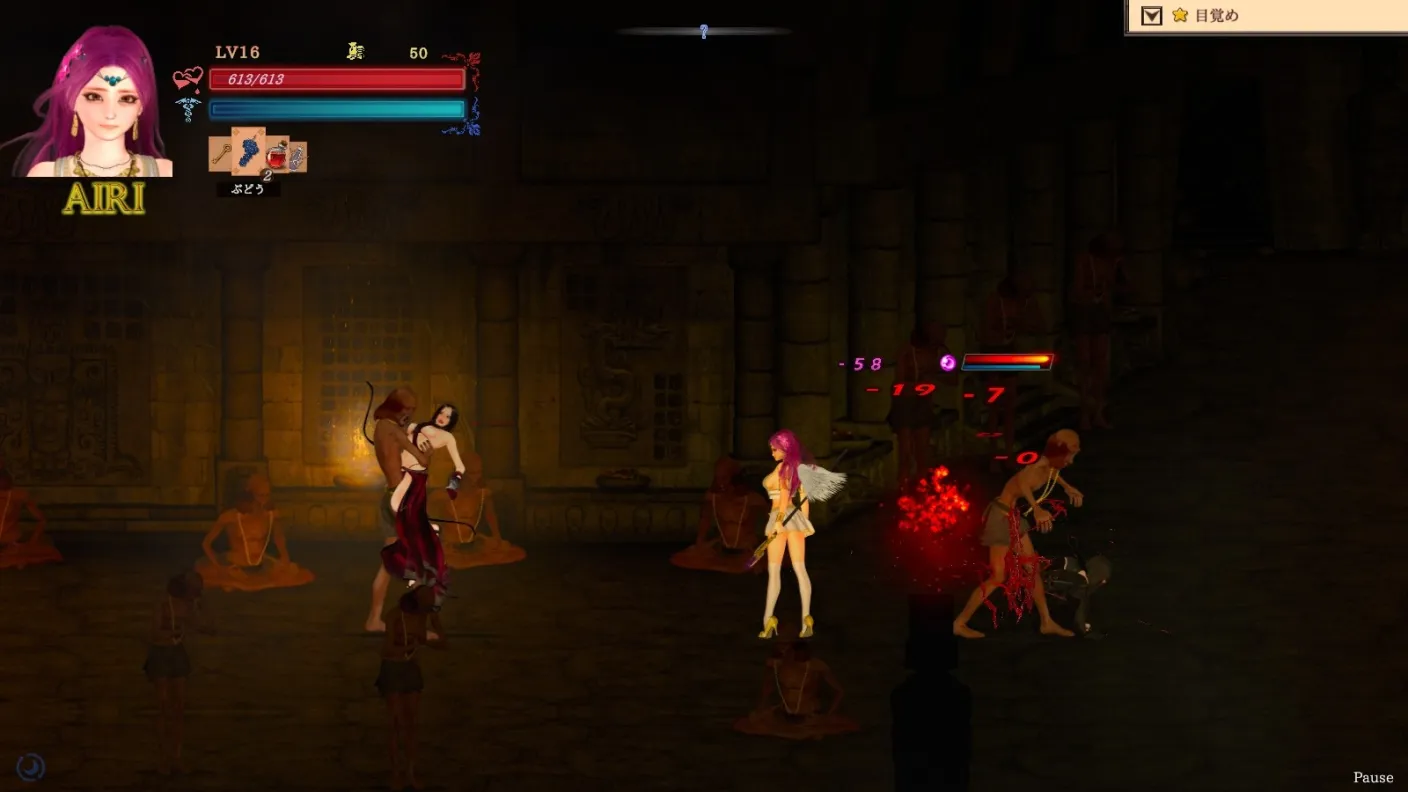
Task: Choose the purple crystal vial slot
Action: 297,156
